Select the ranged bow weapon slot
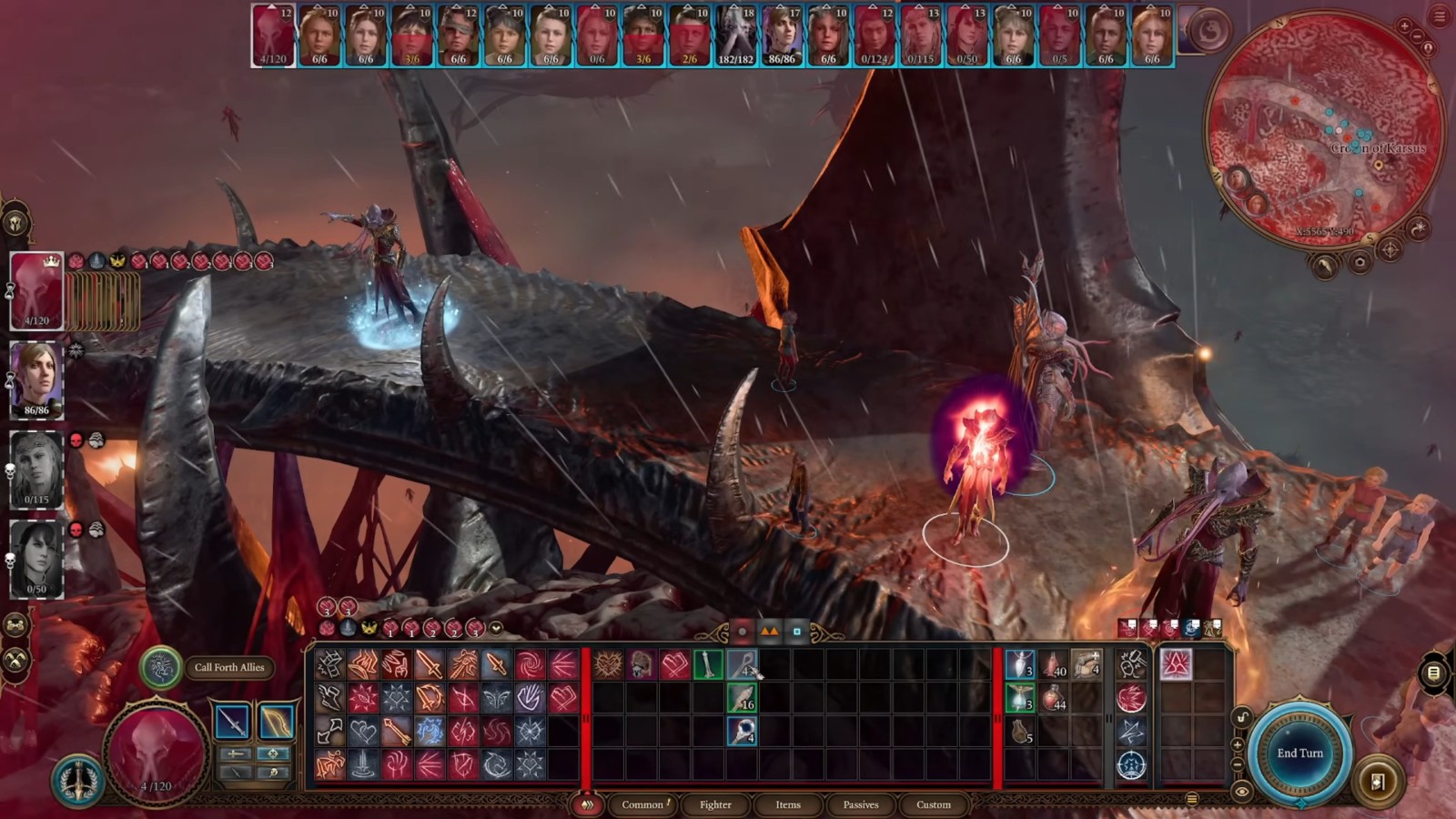Viewport: 1456px width, 819px height. (x=276, y=722)
